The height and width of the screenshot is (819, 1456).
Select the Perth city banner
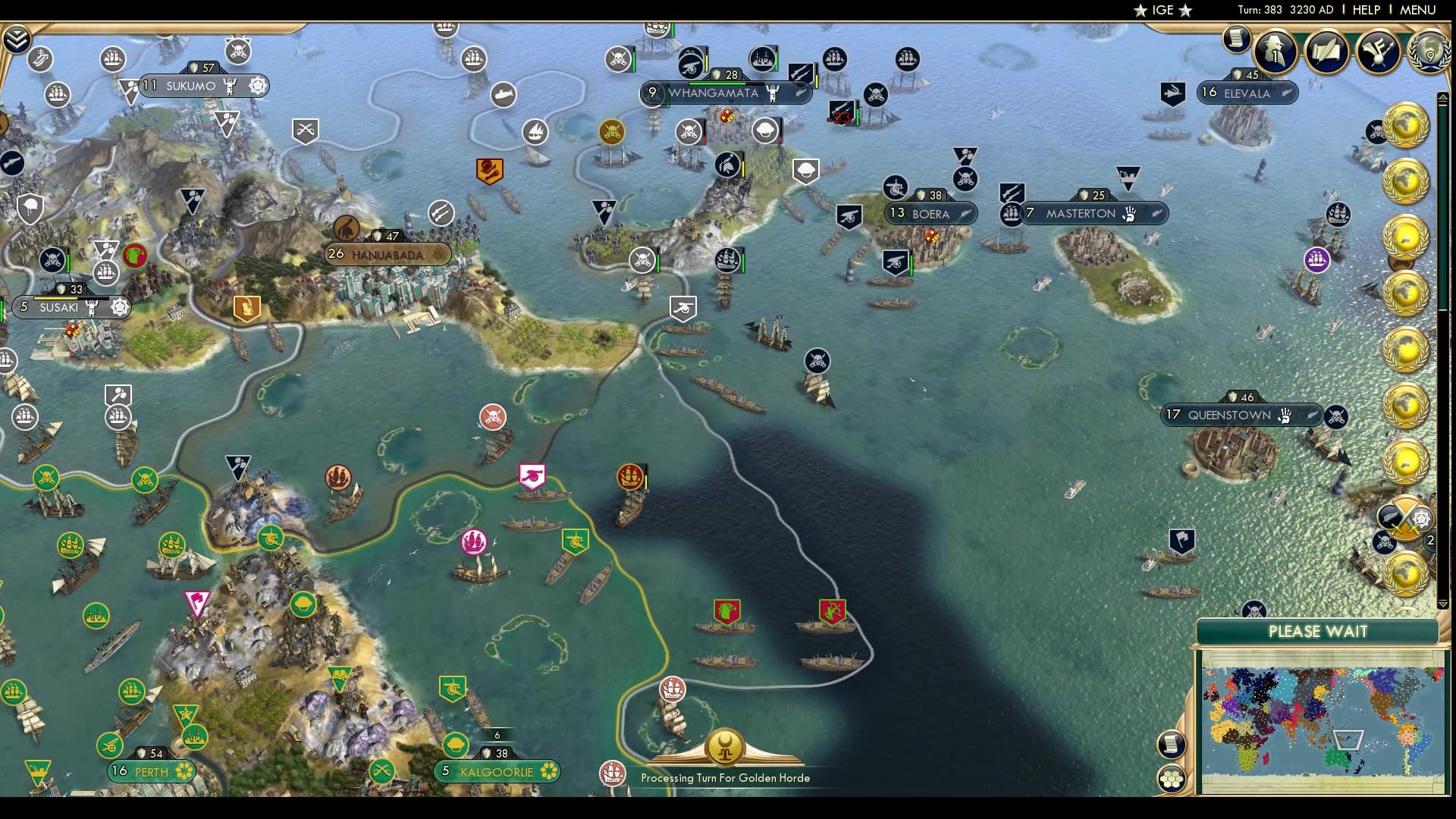point(152,771)
